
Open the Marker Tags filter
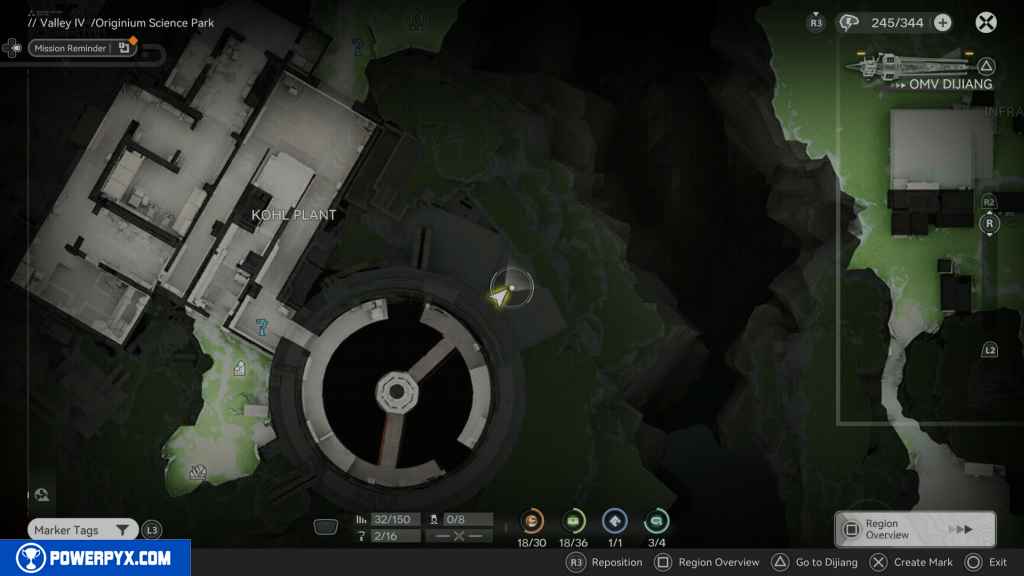tap(82, 530)
